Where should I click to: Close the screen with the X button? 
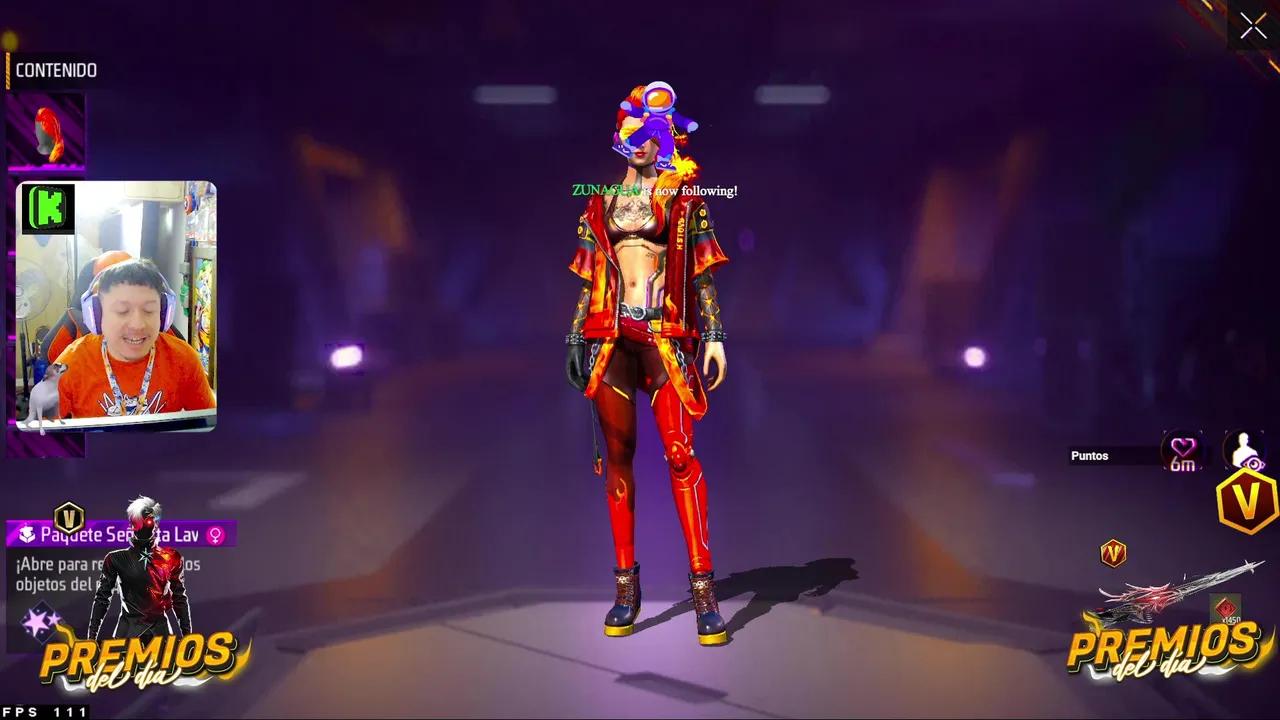tap(1252, 26)
